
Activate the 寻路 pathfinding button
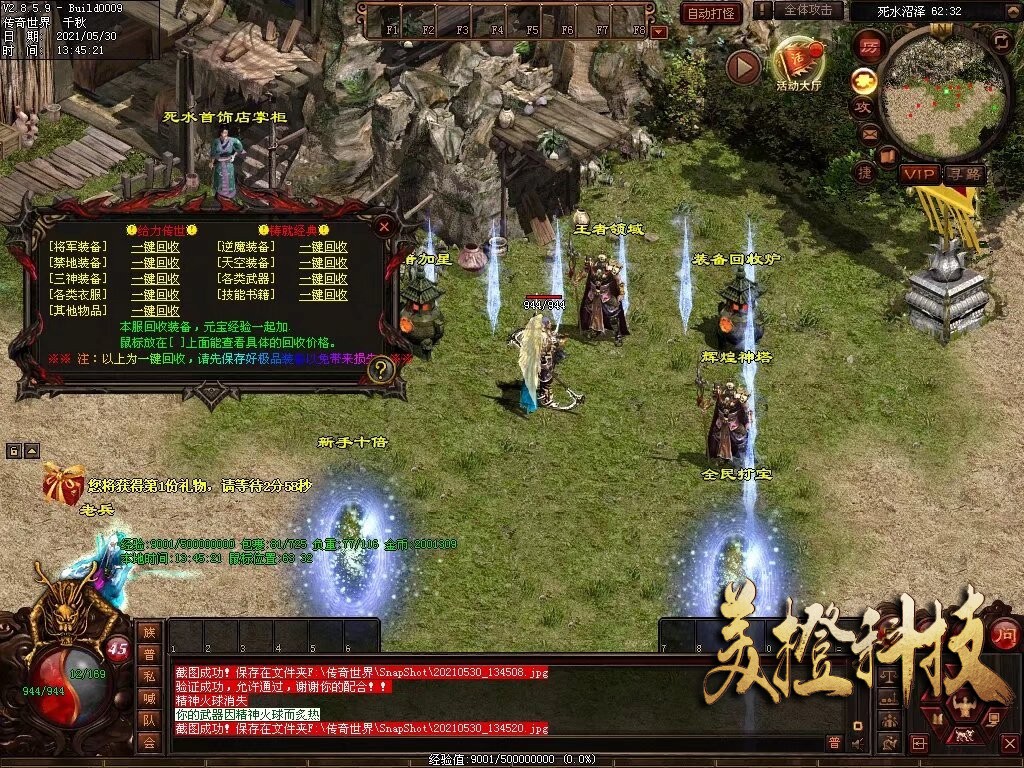coord(964,173)
